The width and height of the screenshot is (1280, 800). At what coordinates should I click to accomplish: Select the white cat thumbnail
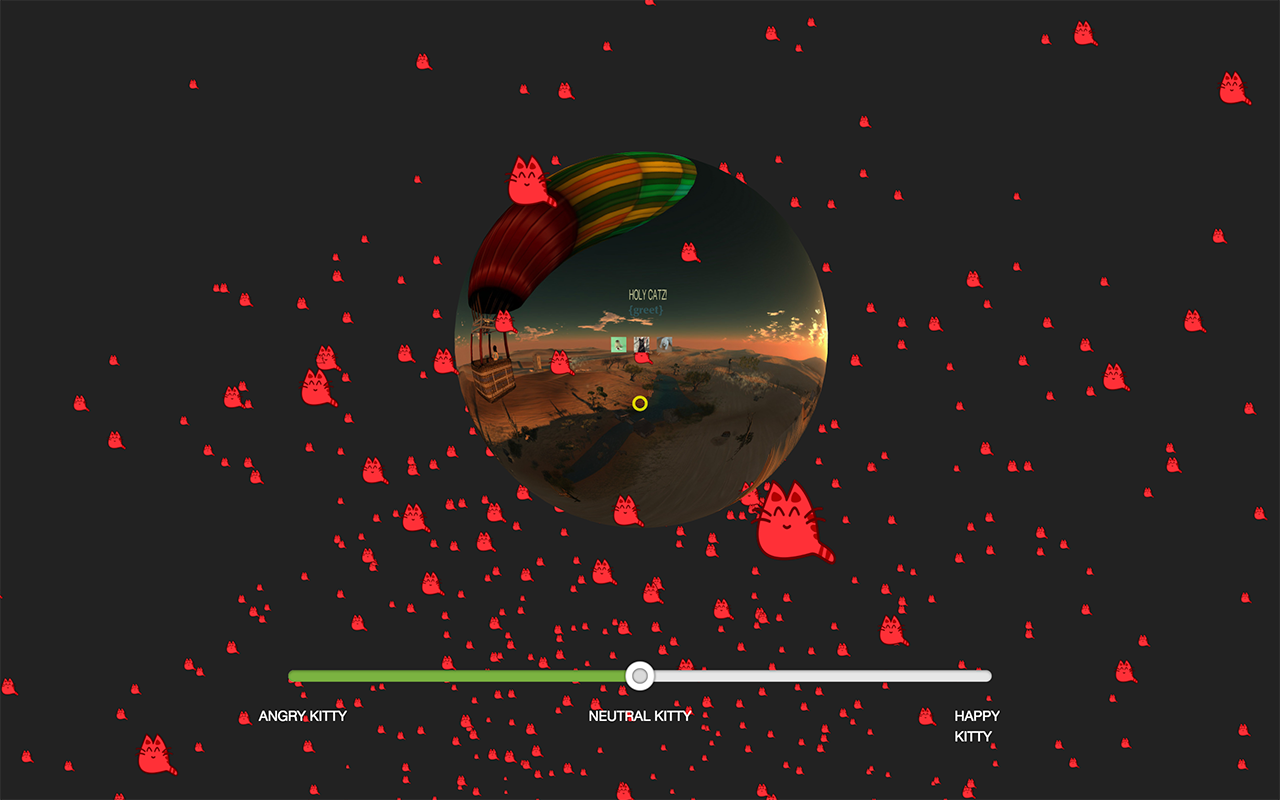665,343
